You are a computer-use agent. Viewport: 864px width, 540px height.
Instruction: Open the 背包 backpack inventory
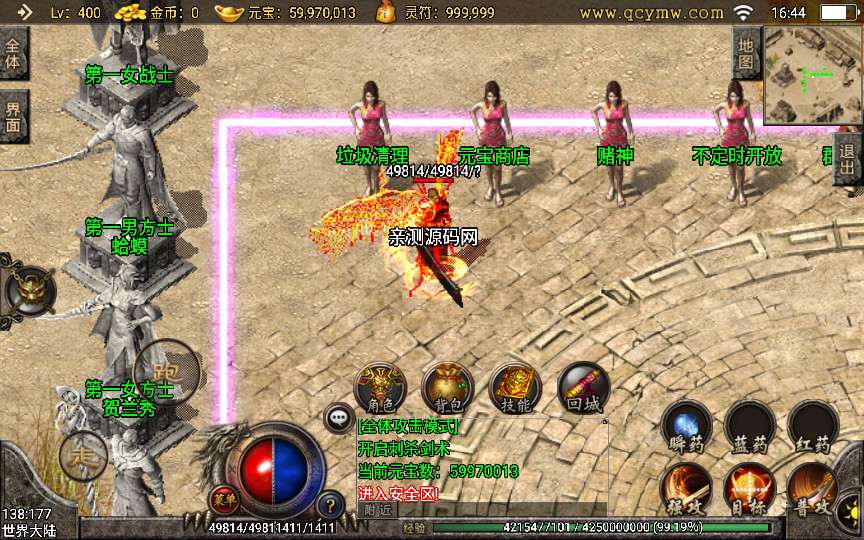click(448, 389)
